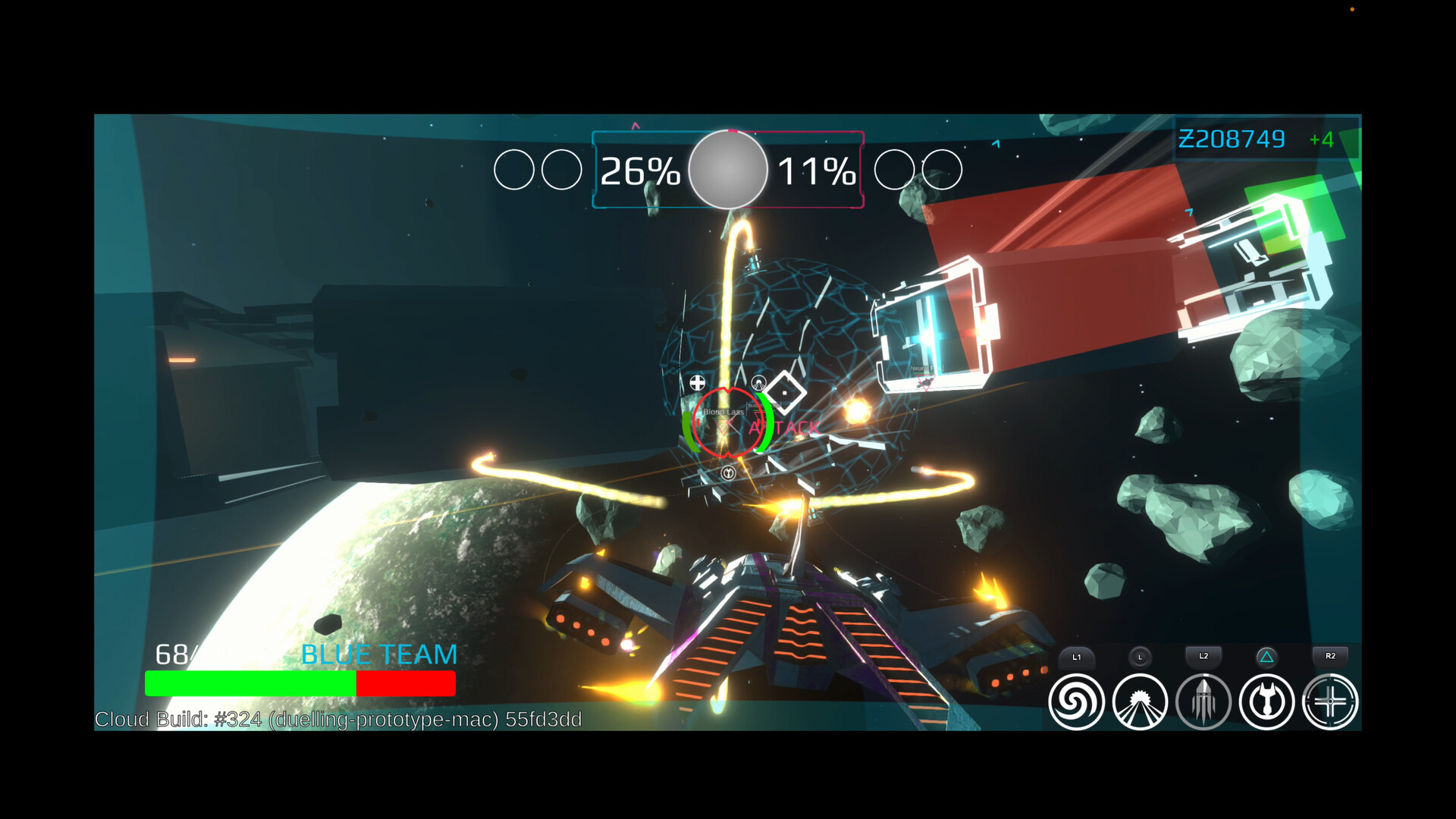This screenshot has height=819, width=1456.
Task: Activate the warp tunnel ability icon
Action: click(1141, 702)
